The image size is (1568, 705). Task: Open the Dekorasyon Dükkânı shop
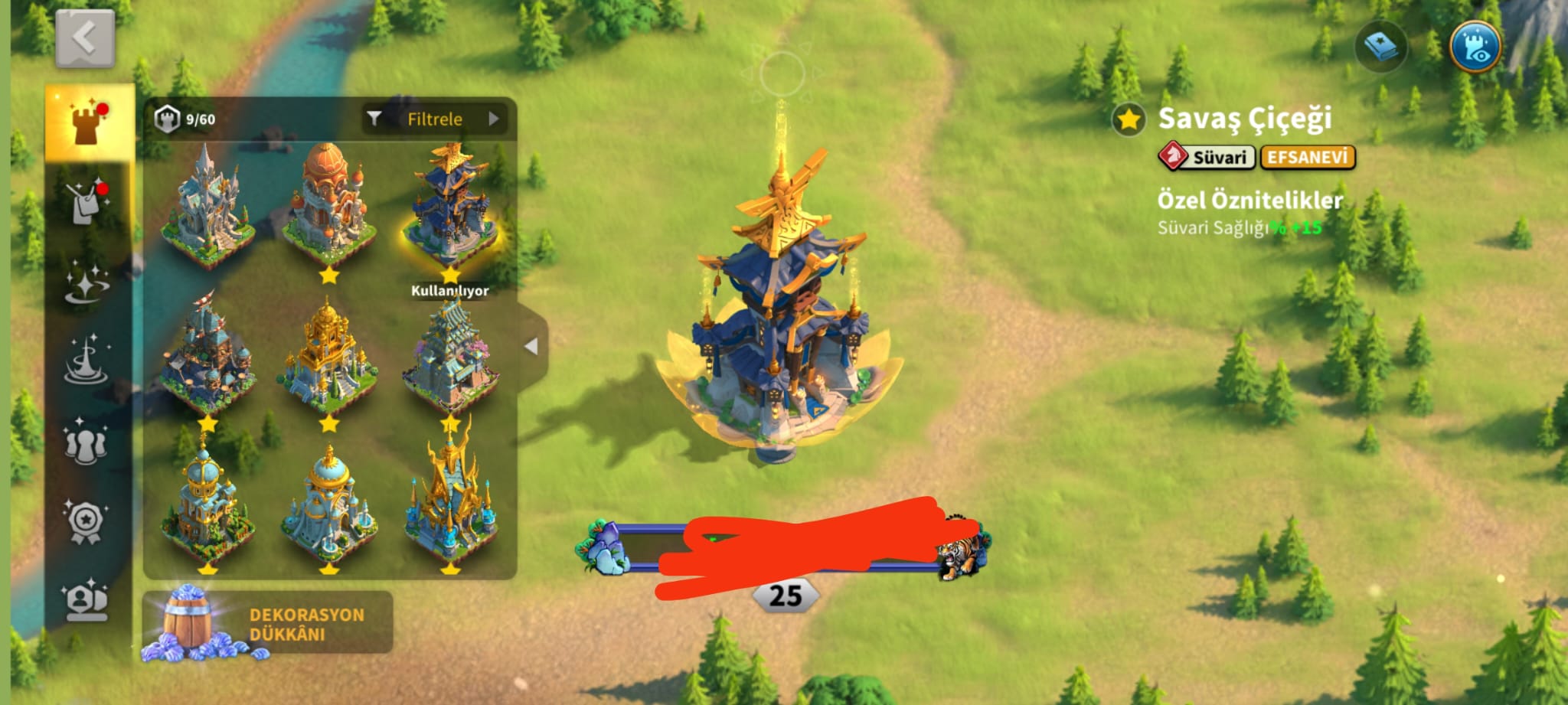(267, 623)
